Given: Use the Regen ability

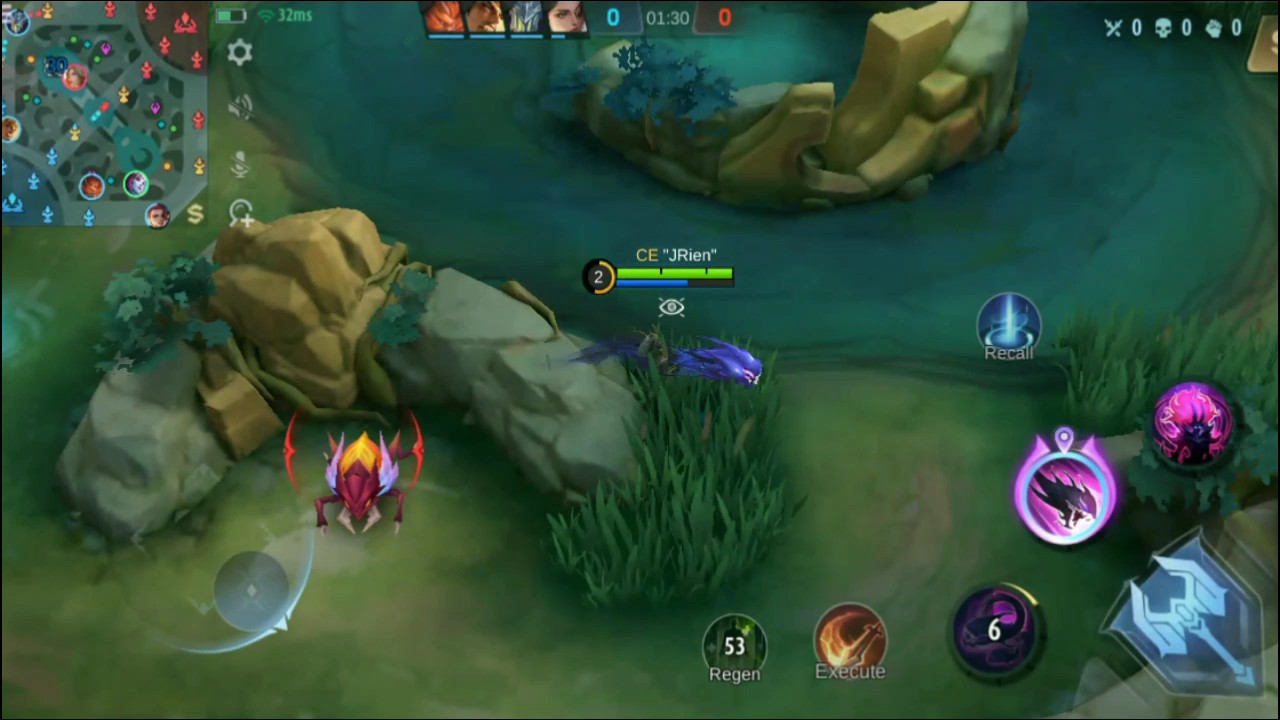Looking at the screenshot, I should coord(735,646).
